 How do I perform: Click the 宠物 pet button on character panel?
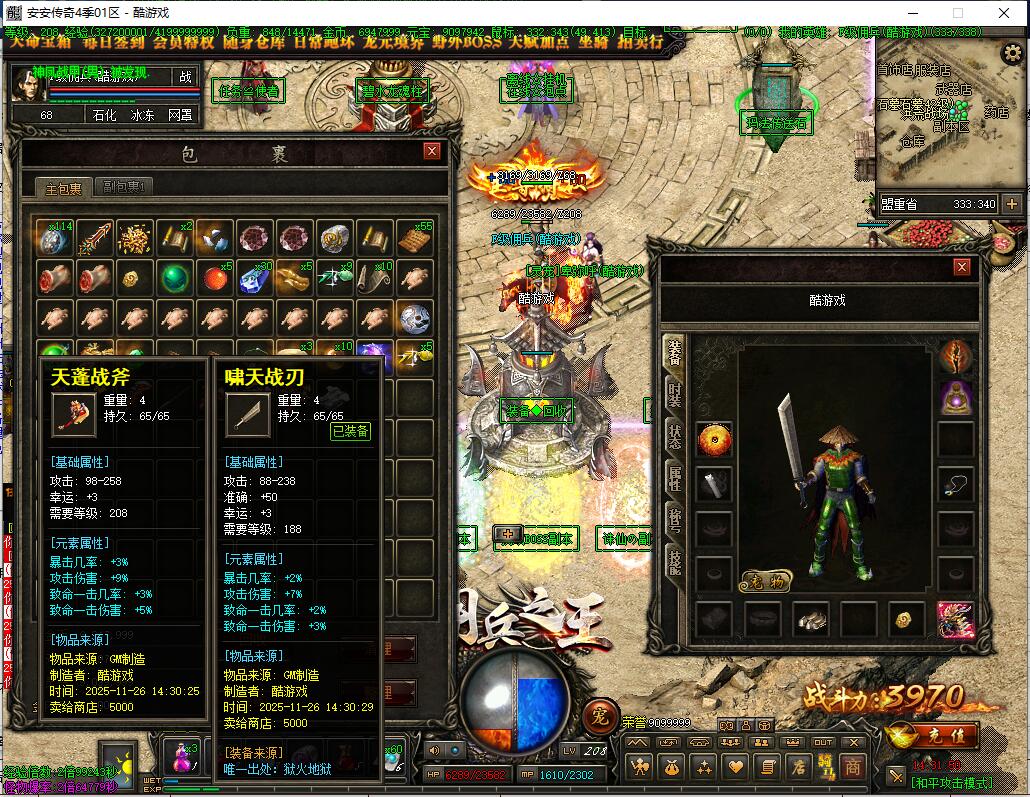(766, 581)
